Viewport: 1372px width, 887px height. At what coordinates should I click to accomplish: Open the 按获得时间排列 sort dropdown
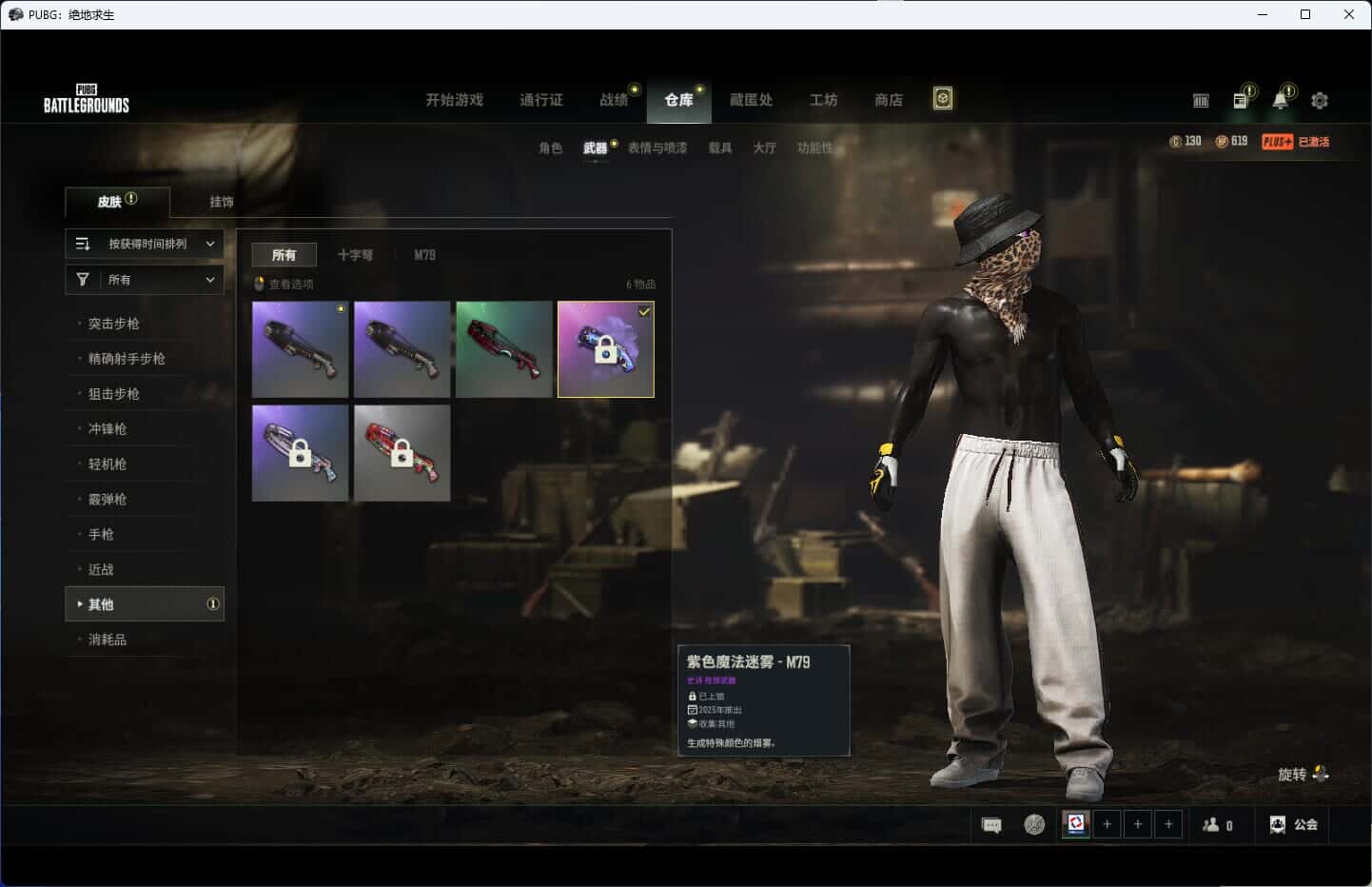click(x=145, y=244)
